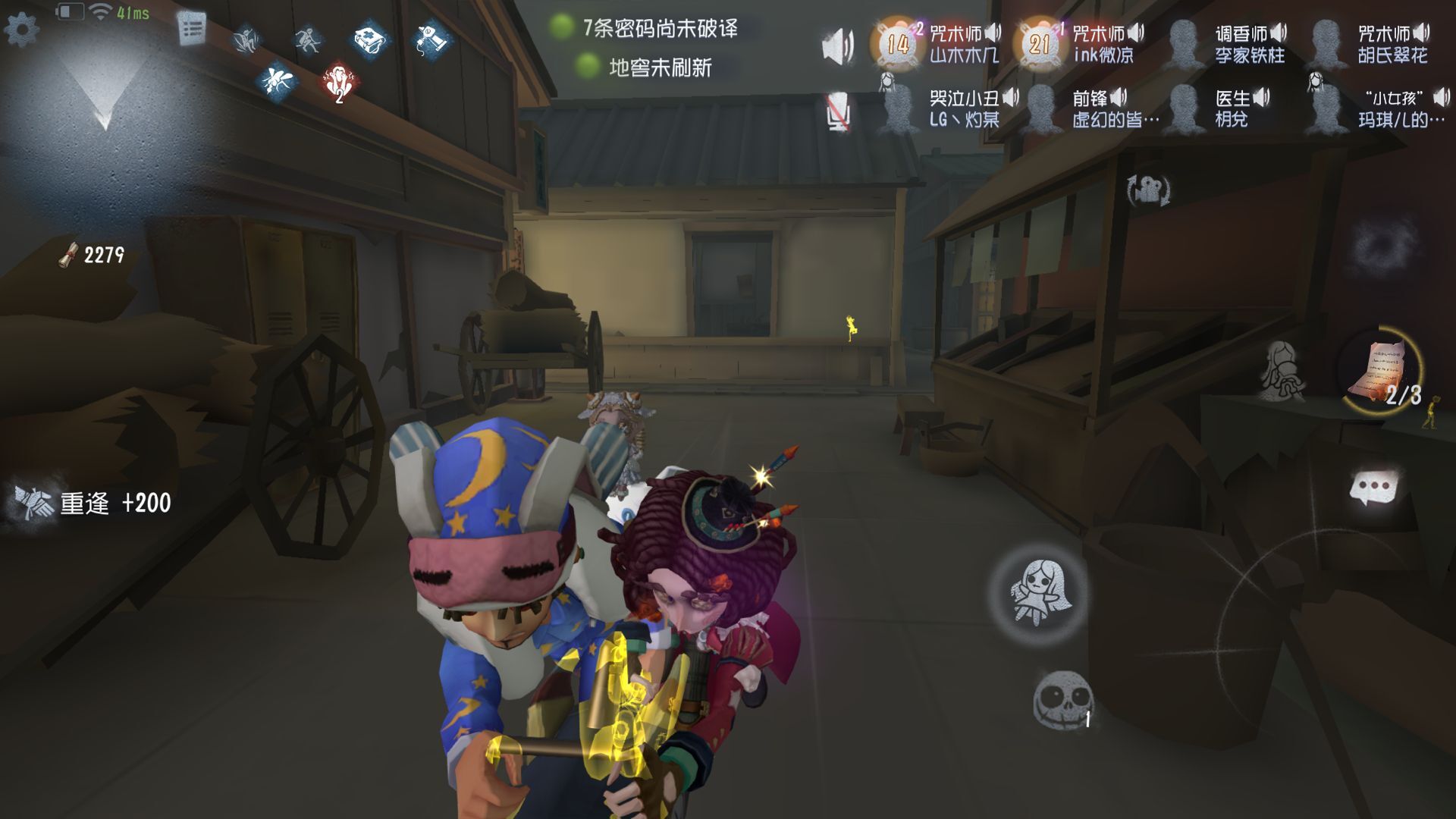Screen dimensions: 1456x819
Task: Select the forward player 虚幻的皆 entry
Action: (1092, 109)
